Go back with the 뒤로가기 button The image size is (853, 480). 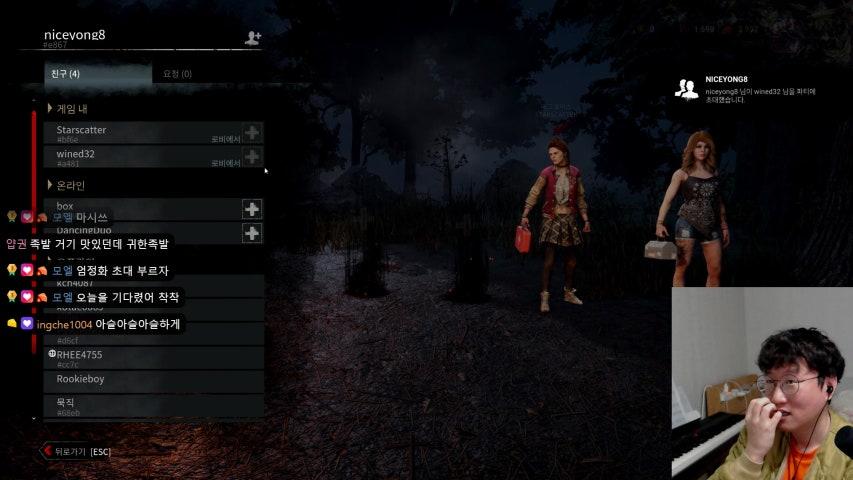coord(76,452)
